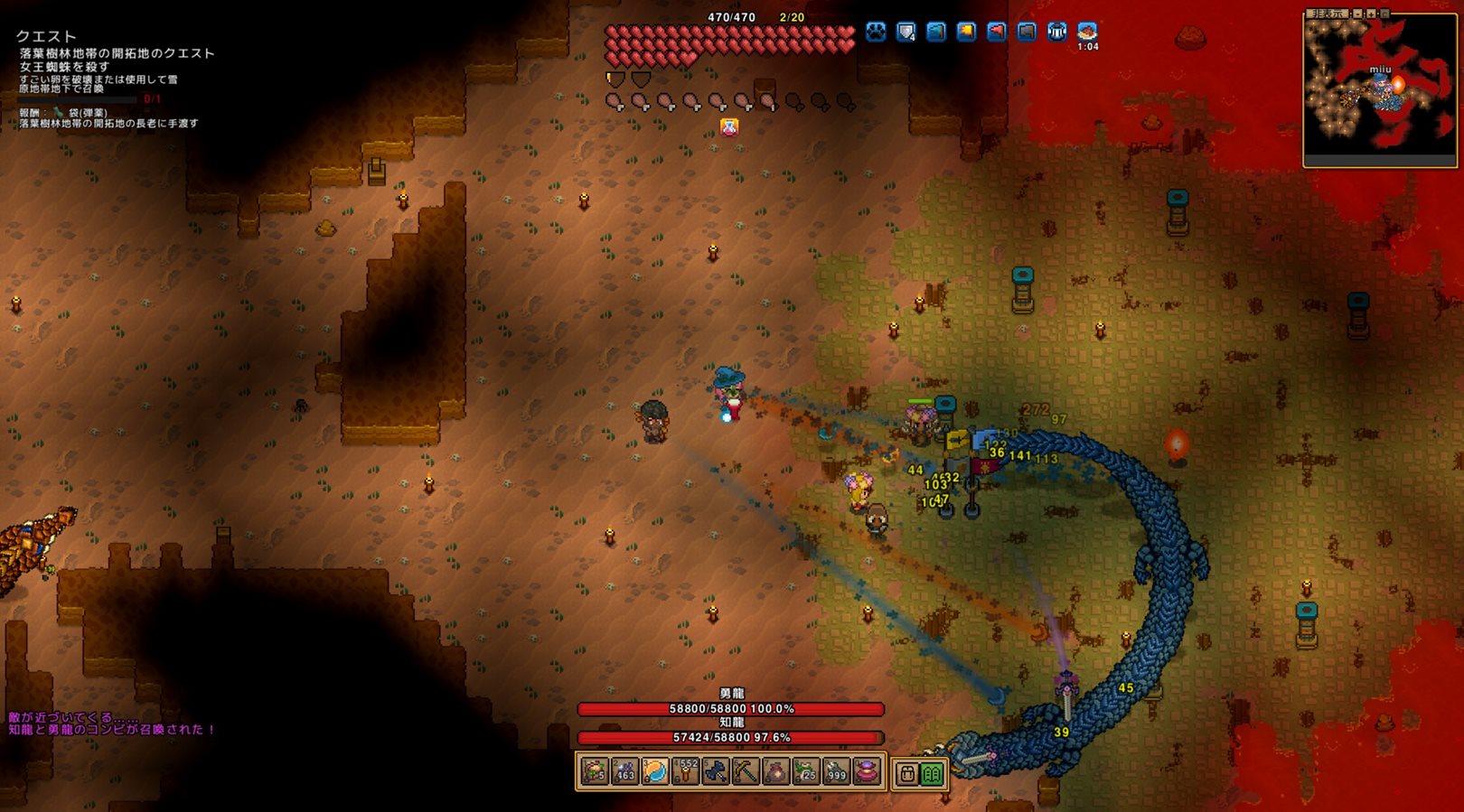Image resolution: width=1464 pixels, height=812 pixels.
Task: Click the minimap hide (非表示) button
Action: pyautogui.click(x=1328, y=14)
